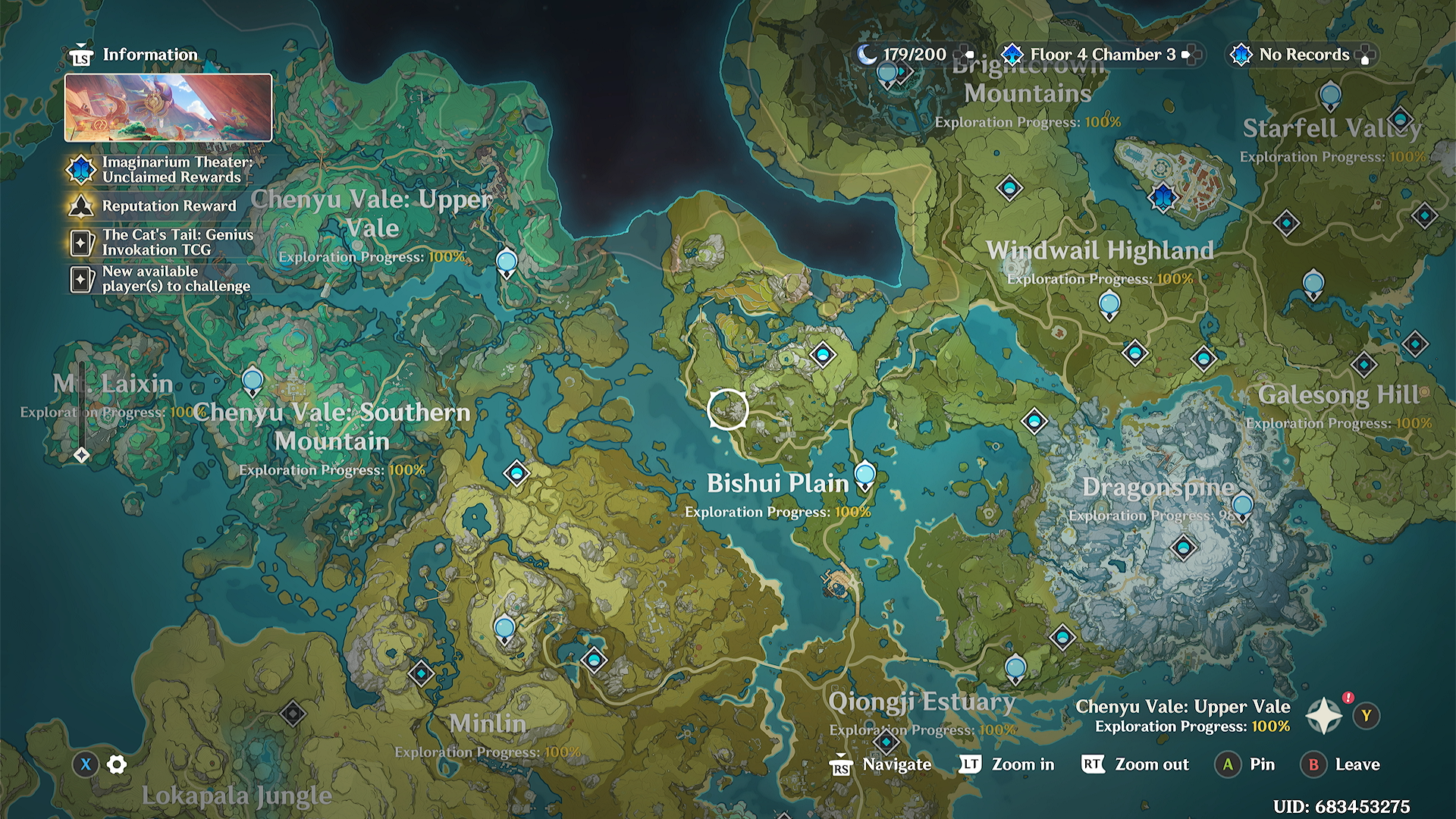Image resolution: width=1456 pixels, height=819 pixels.
Task: Select the diamond waypoint on Dragonspine's snowy peak
Action: click(1184, 547)
